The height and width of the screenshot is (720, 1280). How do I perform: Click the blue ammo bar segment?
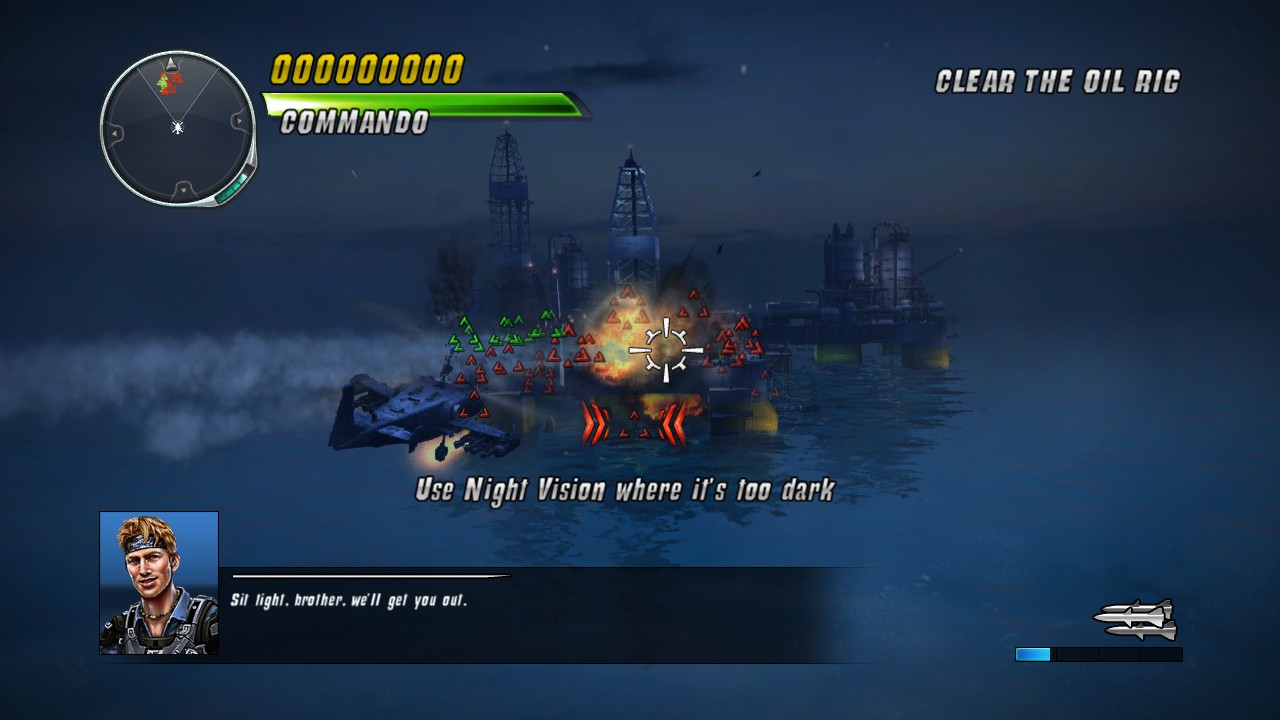(x=1032, y=655)
